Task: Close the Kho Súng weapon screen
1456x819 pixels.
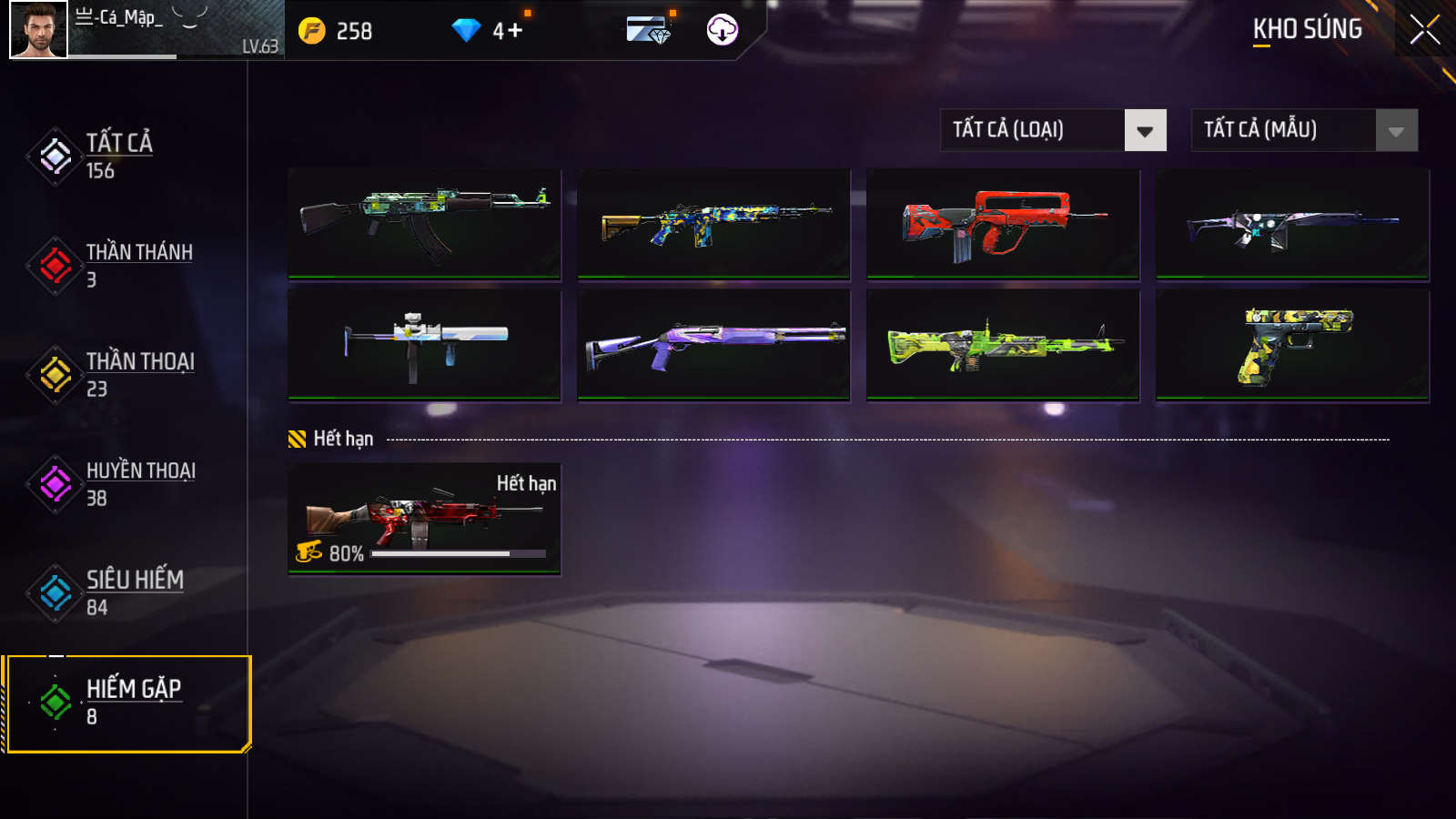Action: (1424, 30)
